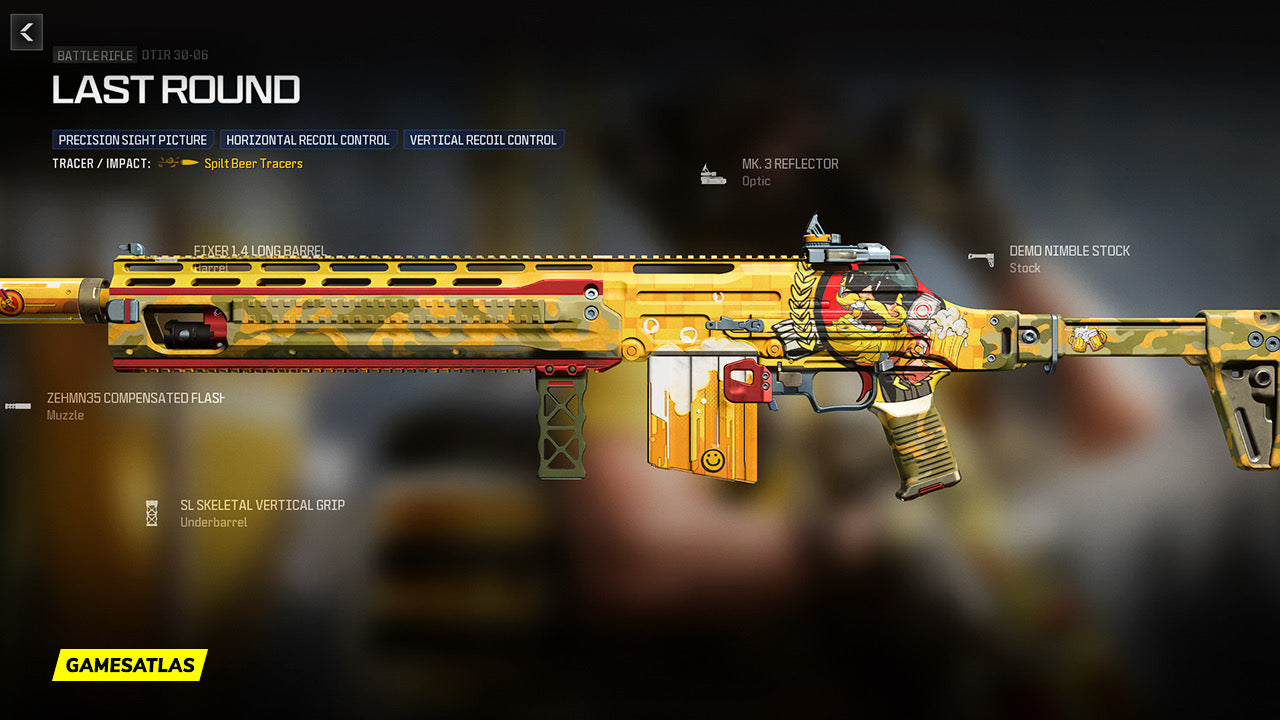Click the Precision Sight Picture tag
1280x720 pixels.
pyautogui.click(x=133, y=140)
